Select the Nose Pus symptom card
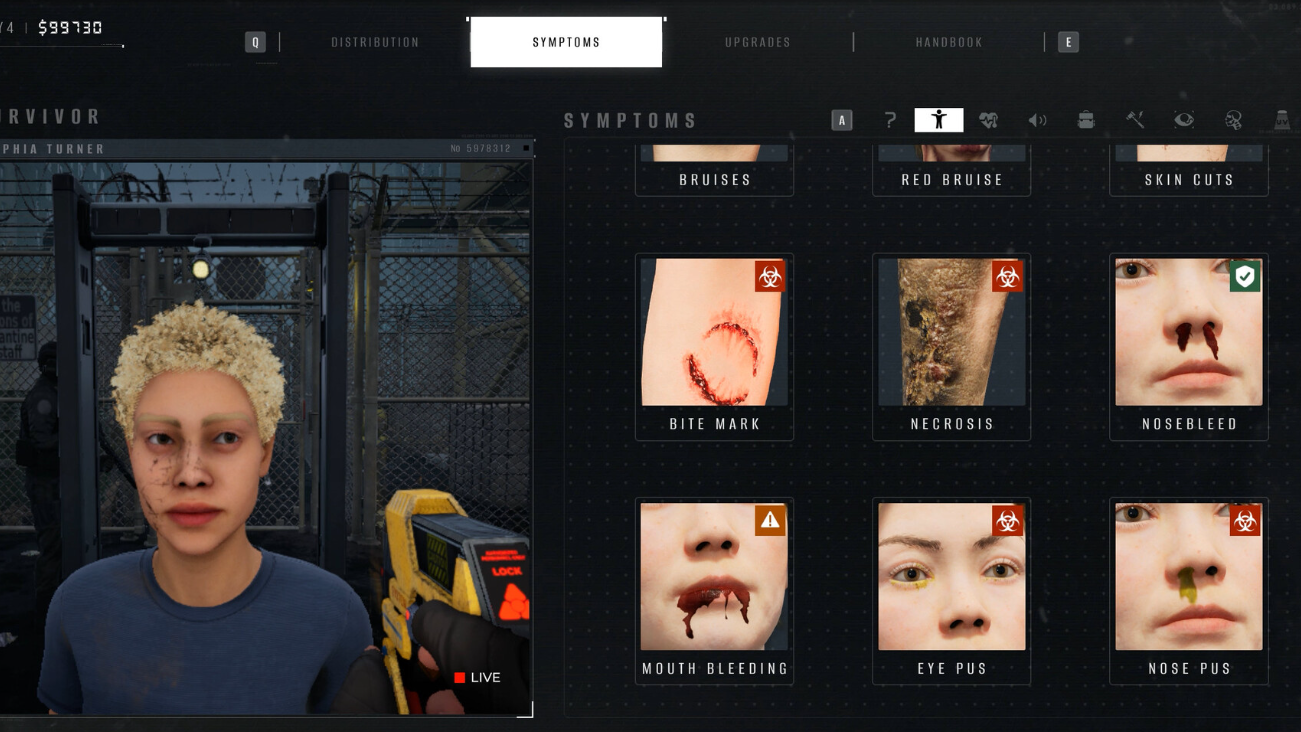 [x=1189, y=590]
